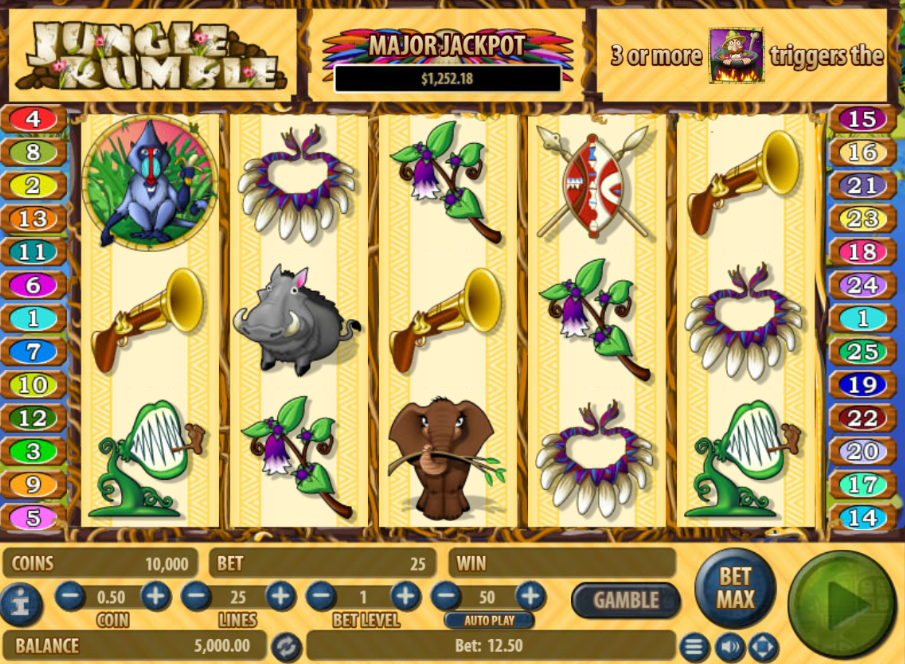The width and height of the screenshot is (905, 664).
Task: Start Auto Play
Action: coord(488,620)
